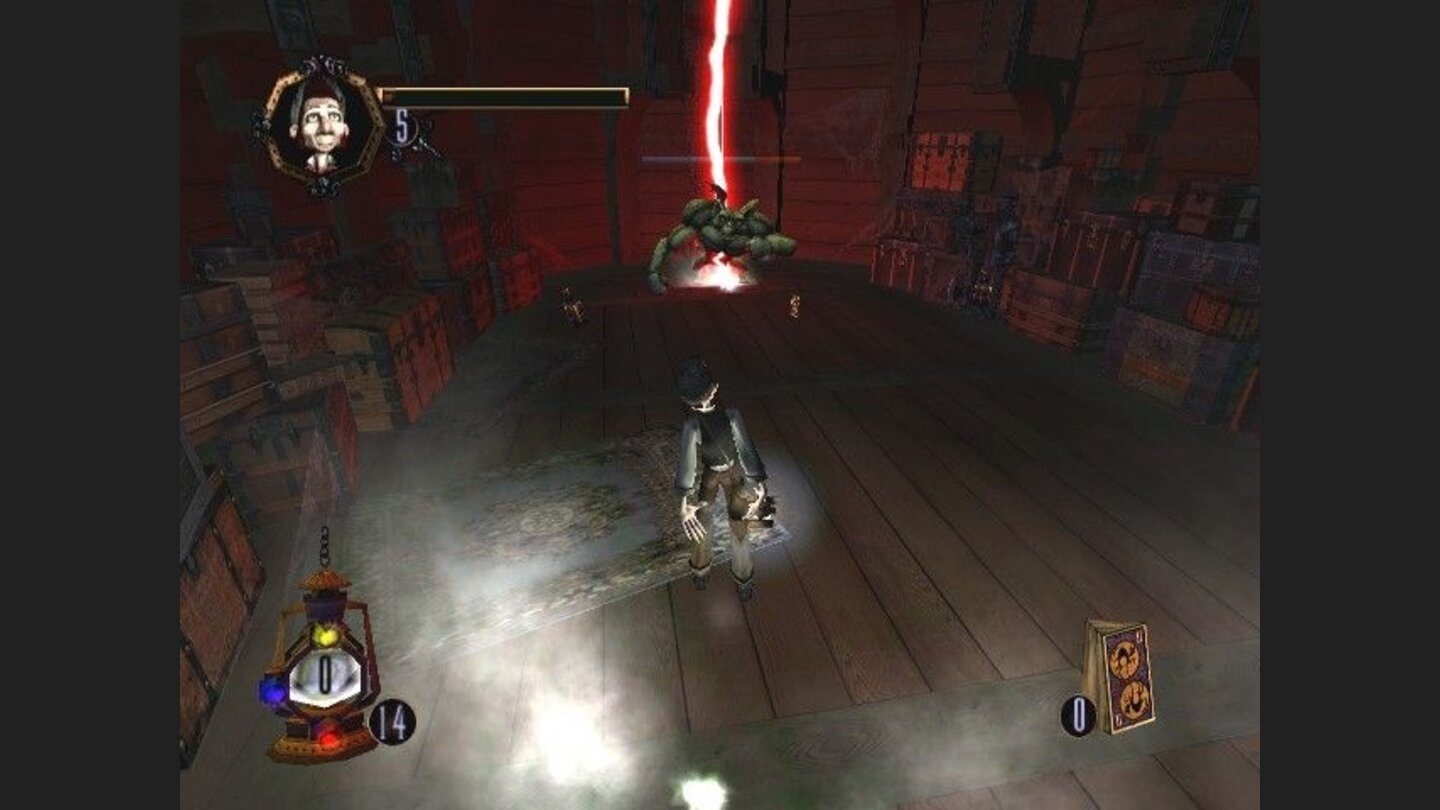The height and width of the screenshot is (810, 1440).
Task: Select the yellow gem on the lantern
Action: [x=327, y=636]
